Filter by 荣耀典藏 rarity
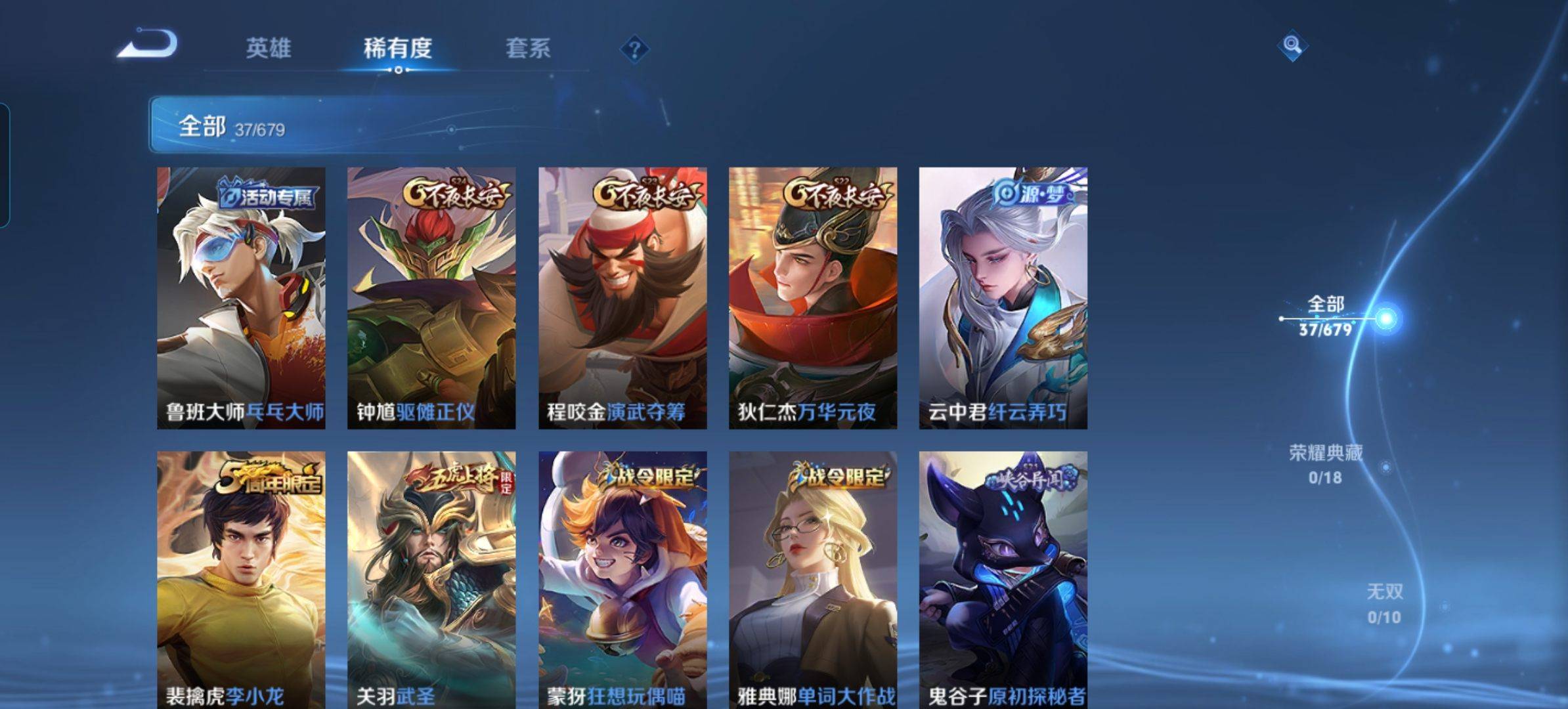The image size is (1568, 709). (1326, 463)
